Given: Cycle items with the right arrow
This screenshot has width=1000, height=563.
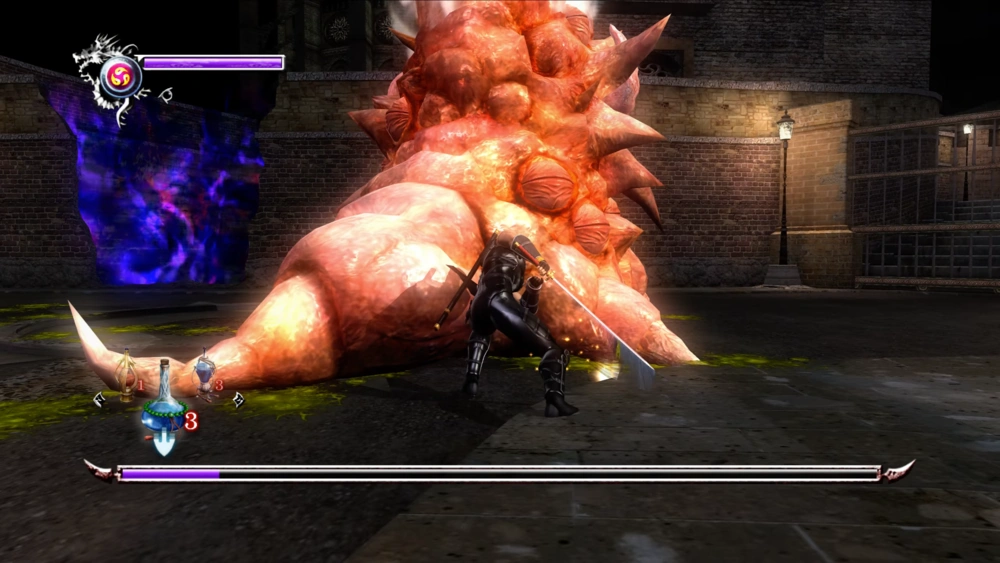Looking at the screenshot, I should pos(238,400).
